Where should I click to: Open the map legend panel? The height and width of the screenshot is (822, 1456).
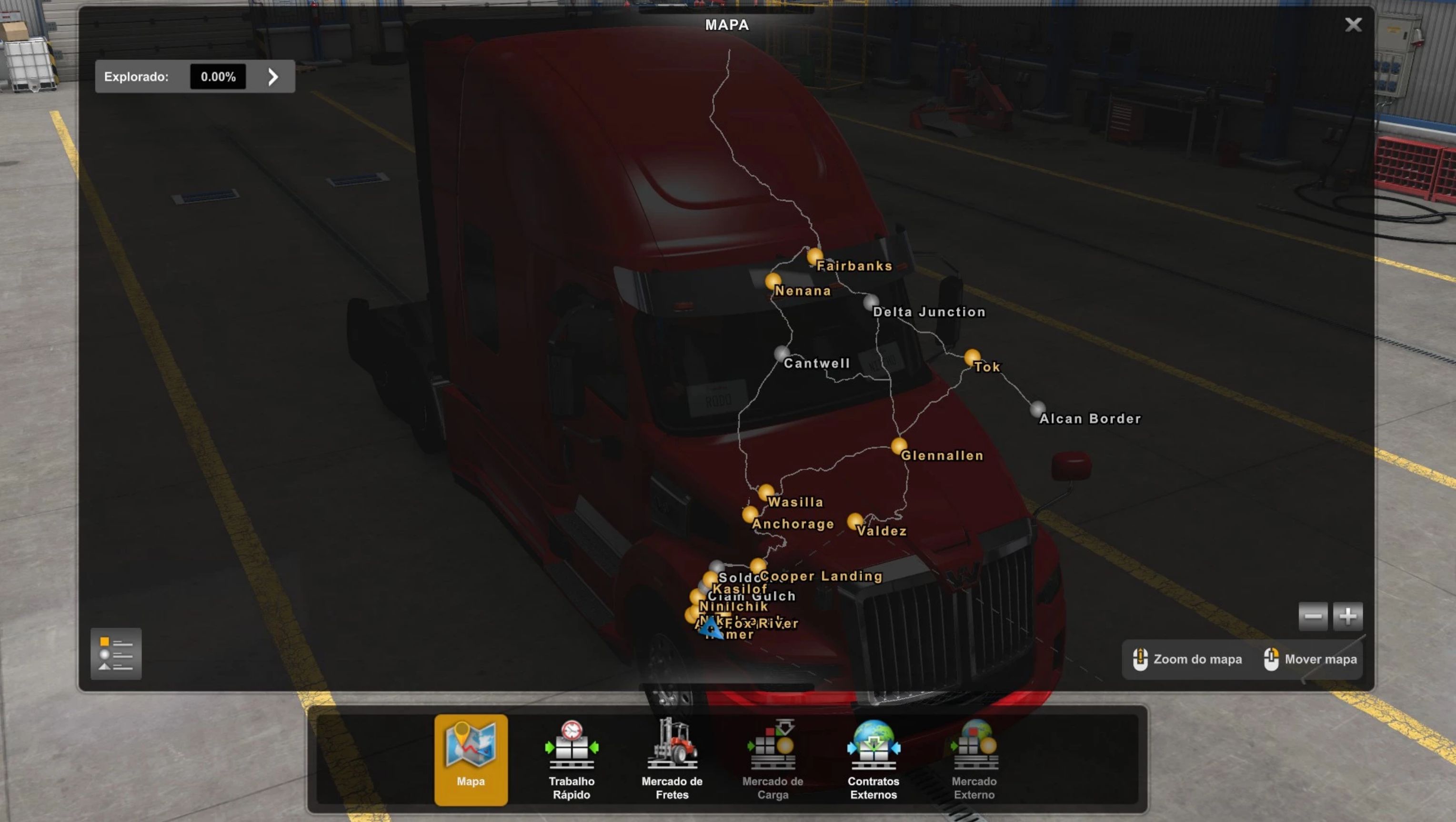[x=116, y=653]
